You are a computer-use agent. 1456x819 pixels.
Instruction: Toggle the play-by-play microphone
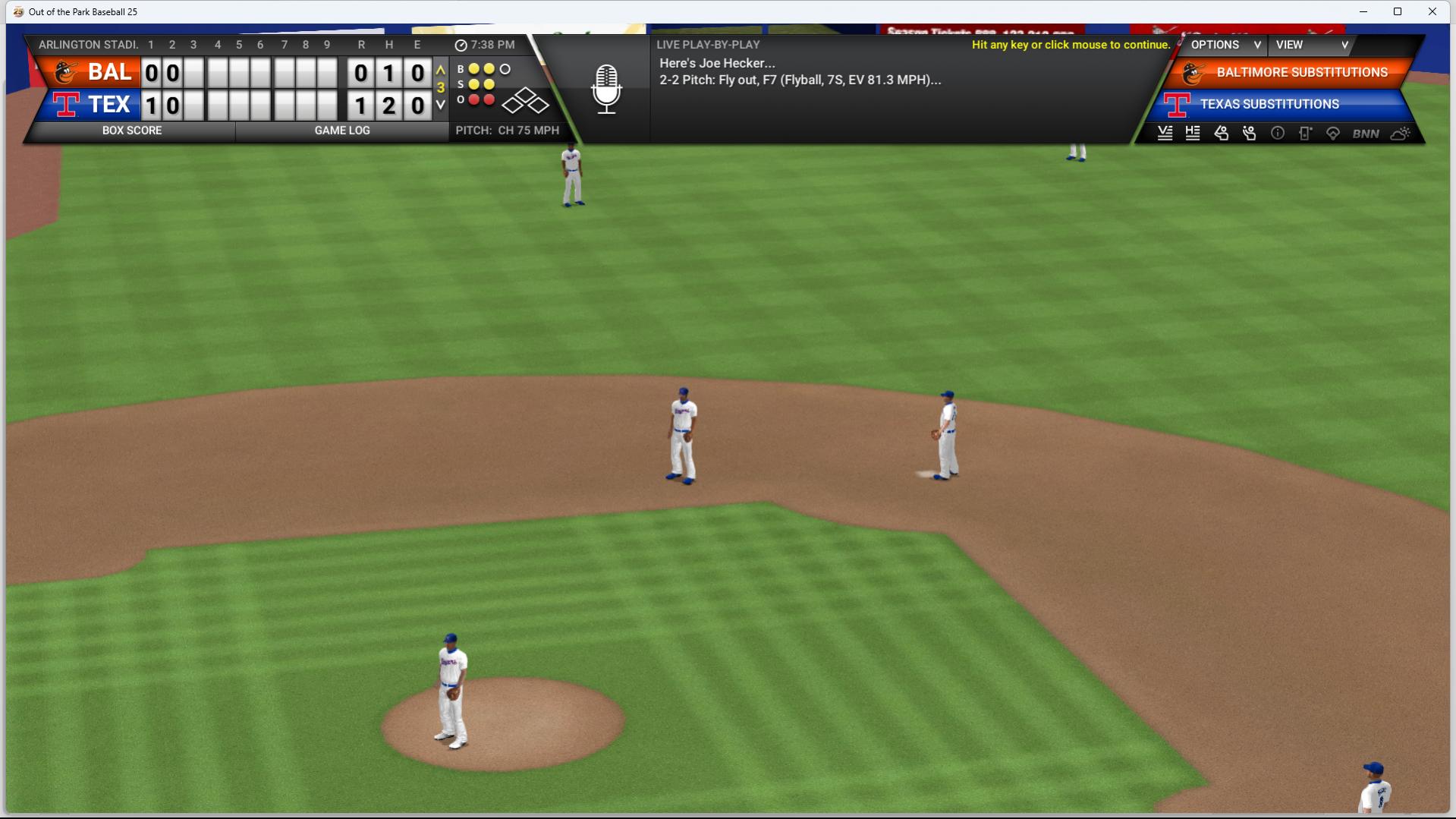point(606,89)
